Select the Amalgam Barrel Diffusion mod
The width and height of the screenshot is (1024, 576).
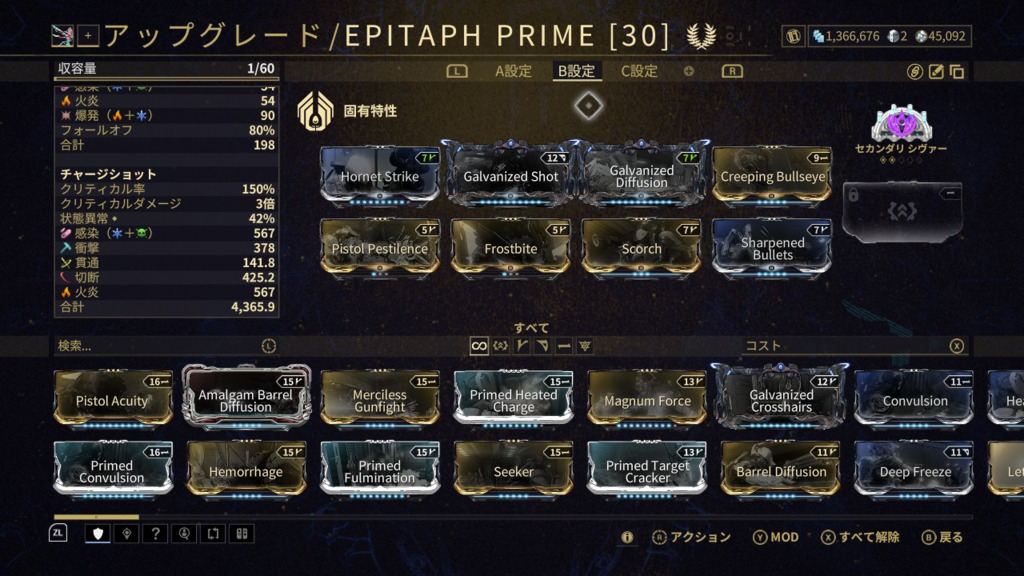click(x=246, y=400)
